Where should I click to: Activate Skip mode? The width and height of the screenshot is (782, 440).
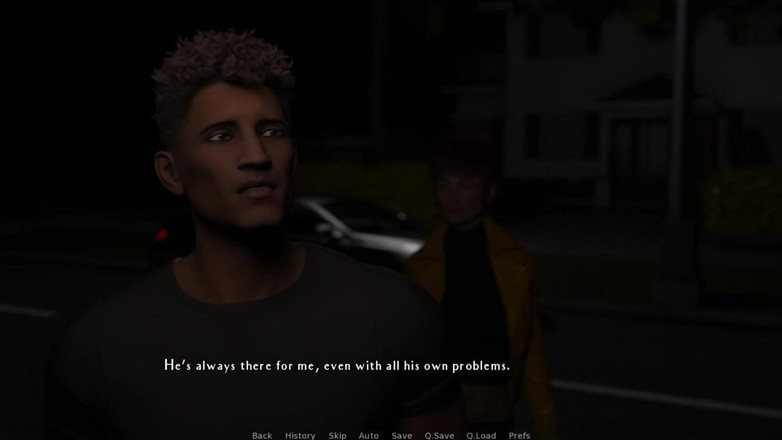(338, 435)
